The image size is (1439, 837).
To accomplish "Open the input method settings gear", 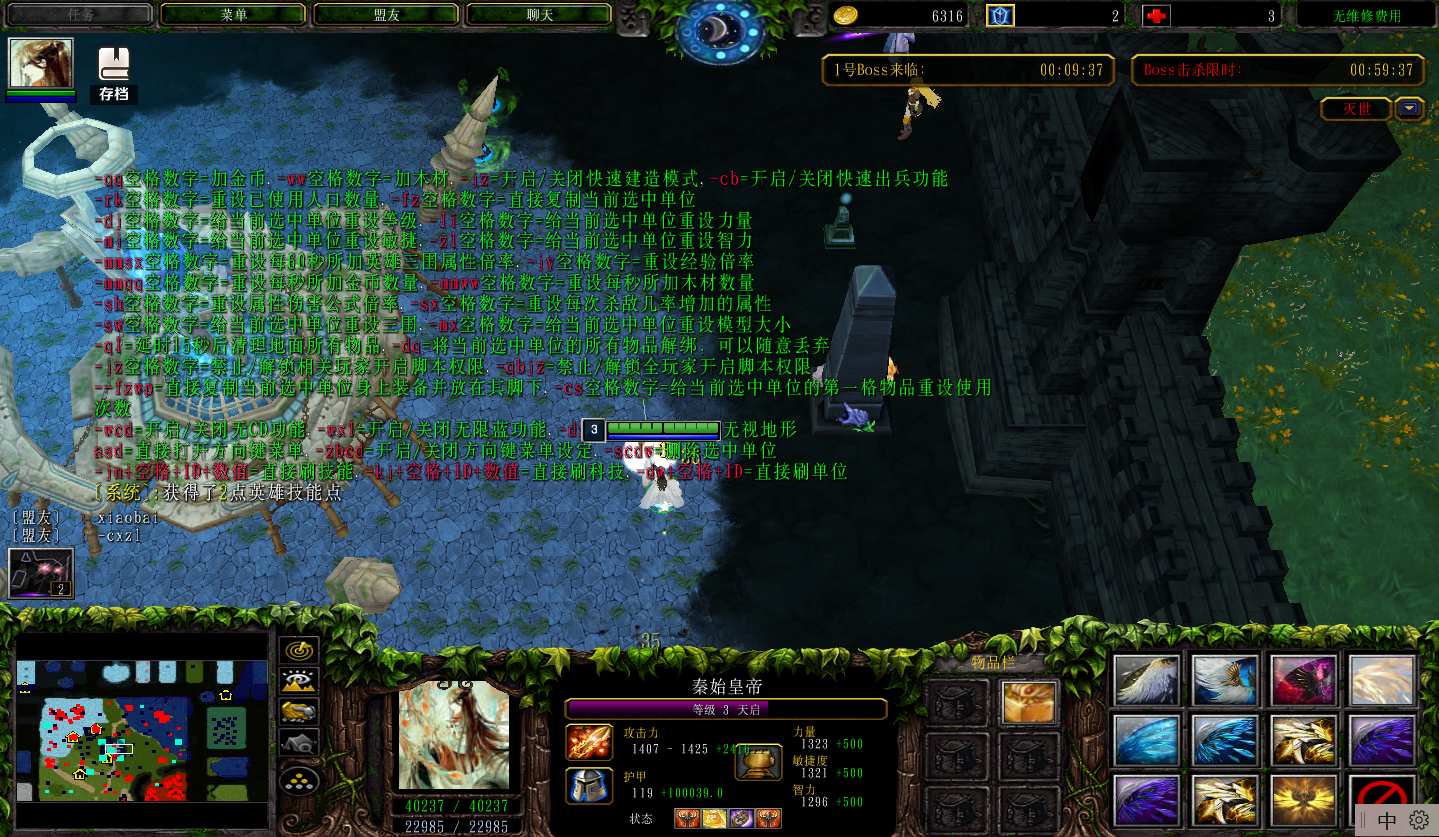I will click(x=1418, y=820).
